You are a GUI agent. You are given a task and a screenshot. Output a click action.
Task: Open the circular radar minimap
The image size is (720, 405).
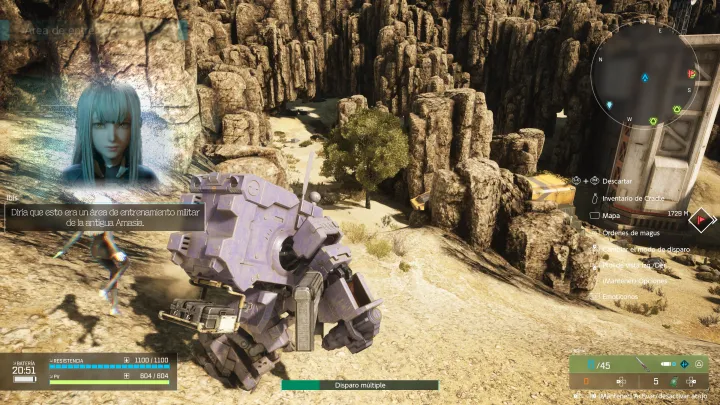[x=644, y=76]
